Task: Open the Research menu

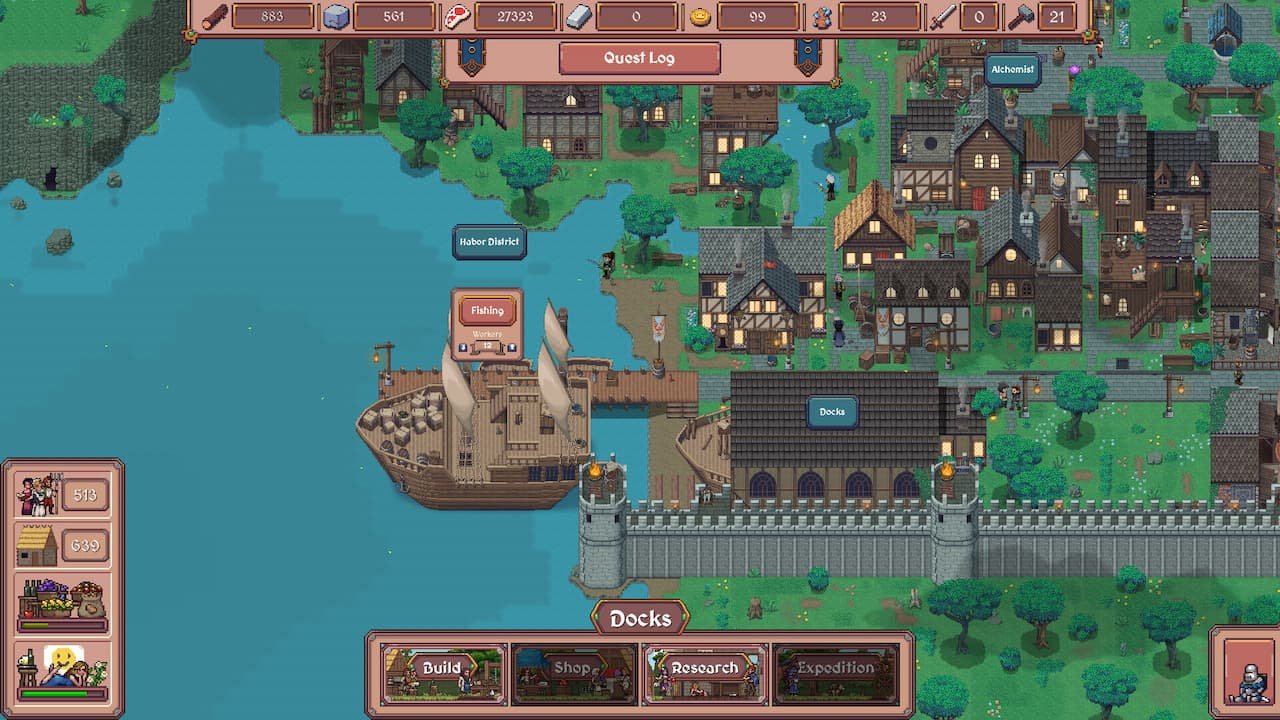Action: pos(705,669)
